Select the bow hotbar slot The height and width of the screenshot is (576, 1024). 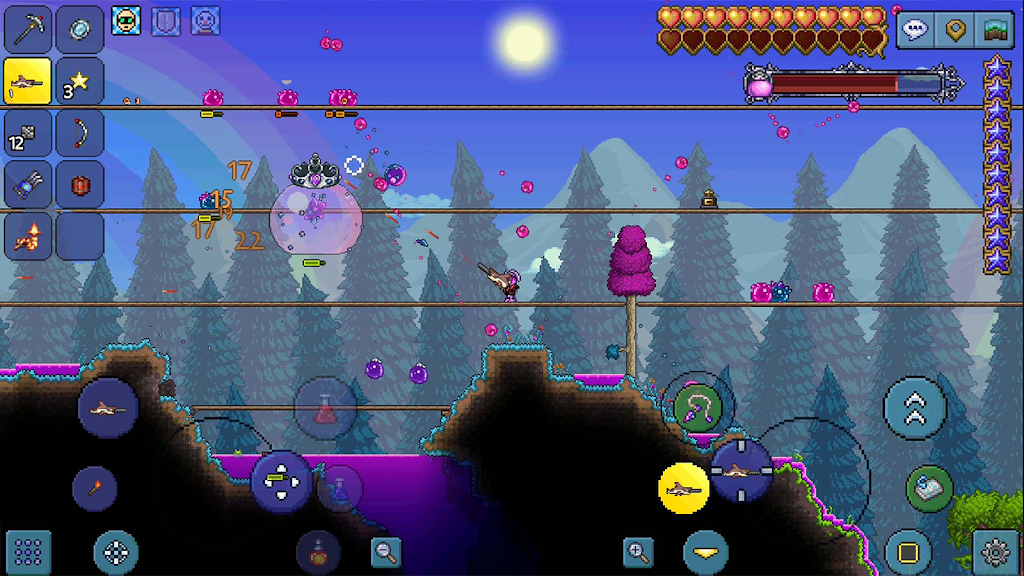click(x=80, y=133)
